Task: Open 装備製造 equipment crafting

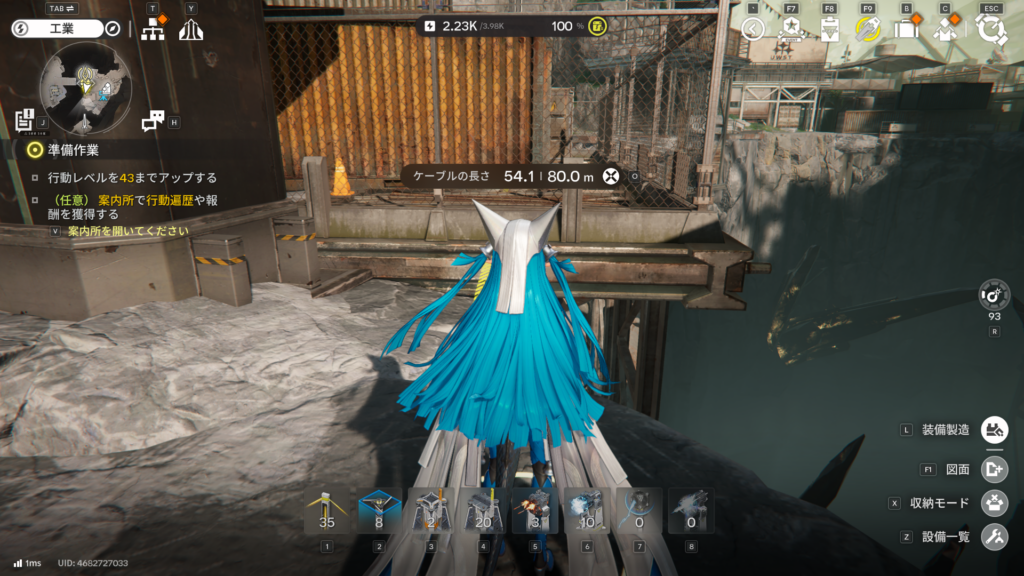Action: click(994, 430)
